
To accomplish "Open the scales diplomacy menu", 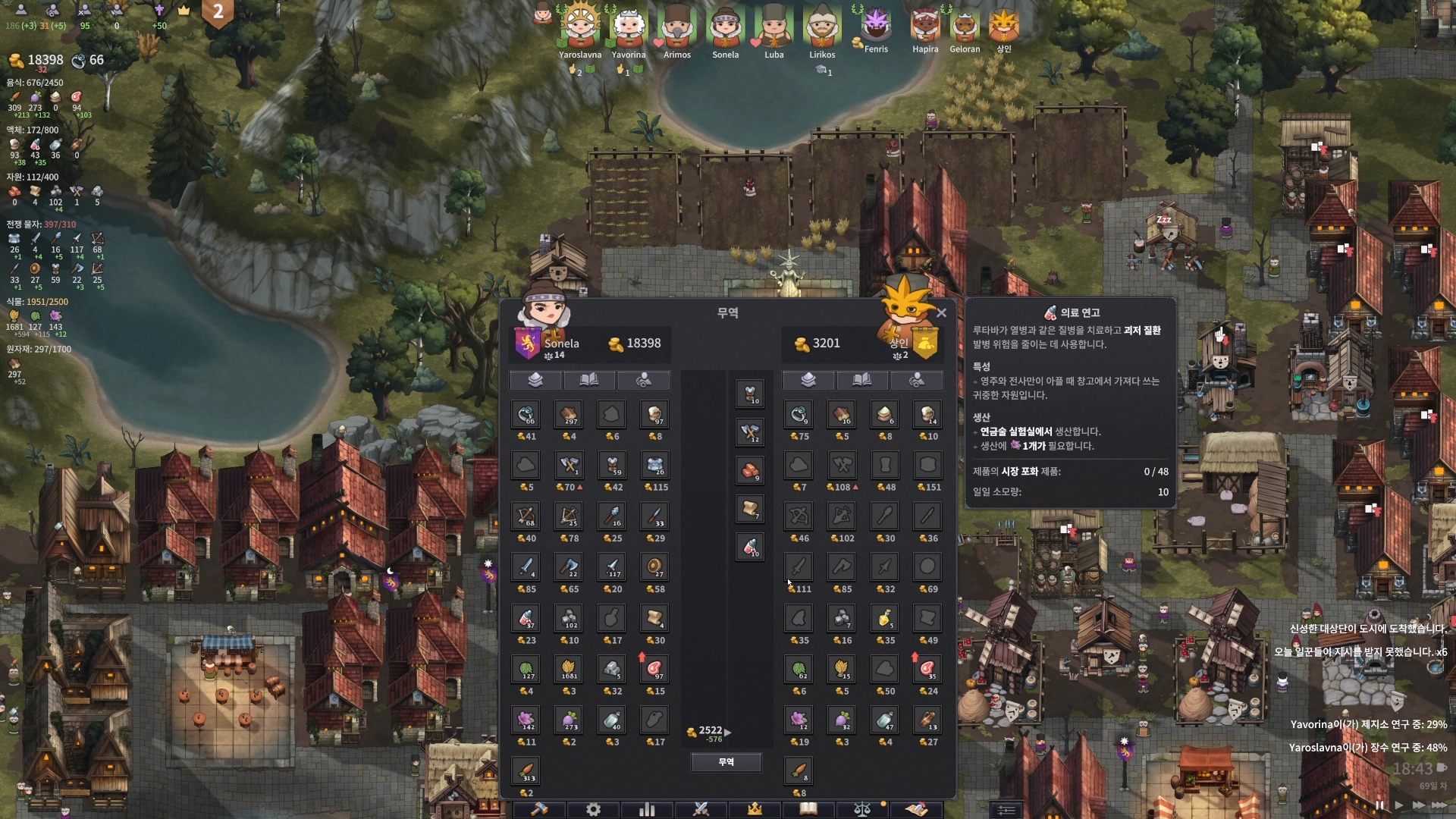I will 862,809.
